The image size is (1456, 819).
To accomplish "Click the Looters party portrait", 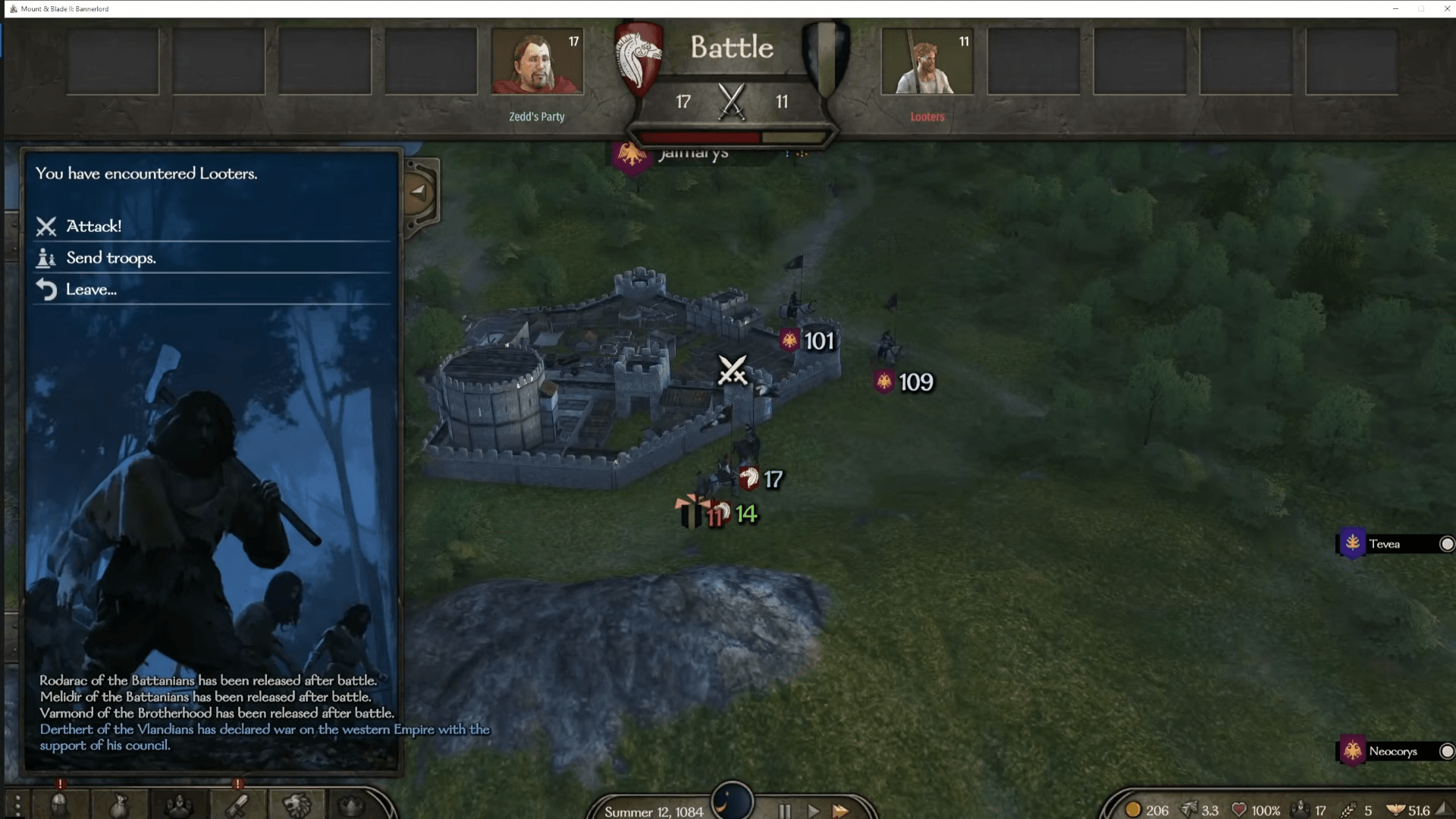I will click(x=927, y=61).
